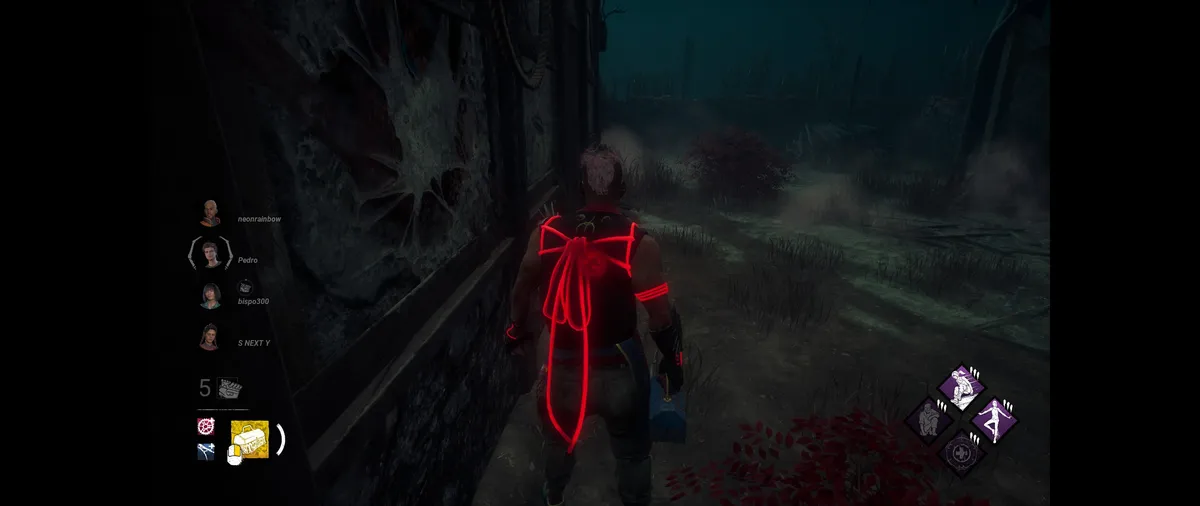Click the balancing-figure perk diamond
The width and height of the screenshot is (1200, 506).
click(x=994, y=420)
